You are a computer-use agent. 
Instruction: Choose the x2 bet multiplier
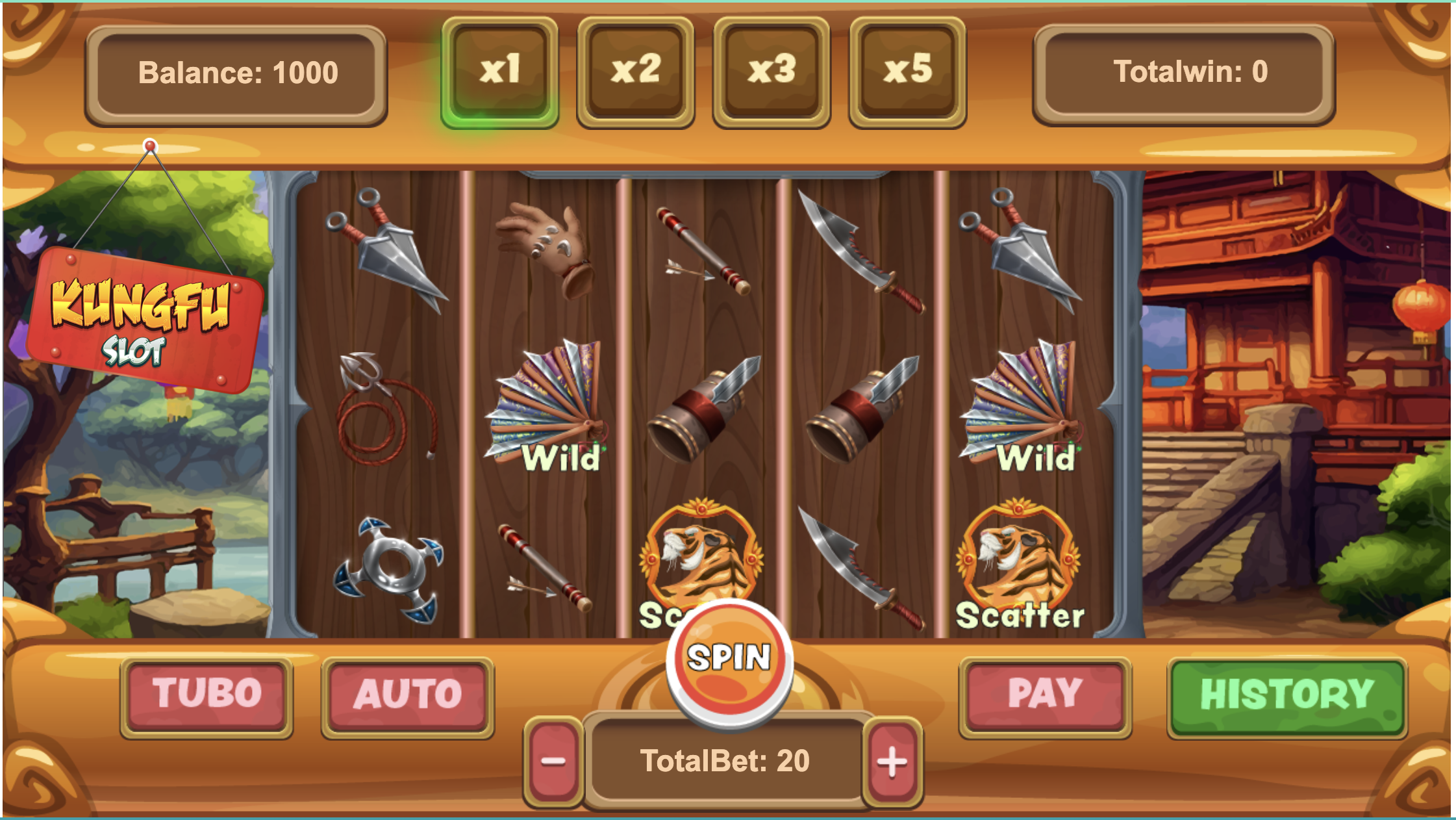tap(635, 71)
